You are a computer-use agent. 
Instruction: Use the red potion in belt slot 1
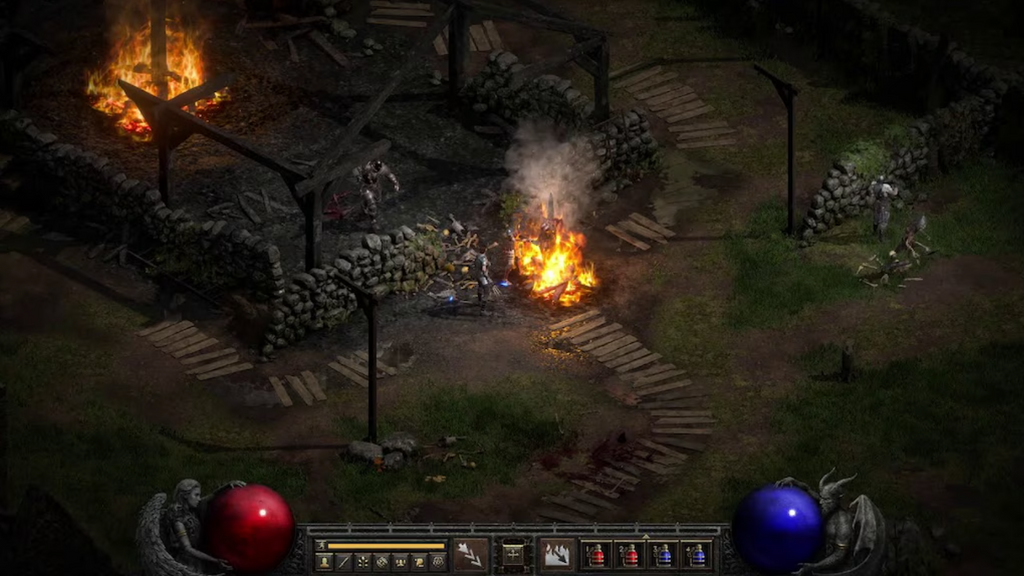coord(597,555)
